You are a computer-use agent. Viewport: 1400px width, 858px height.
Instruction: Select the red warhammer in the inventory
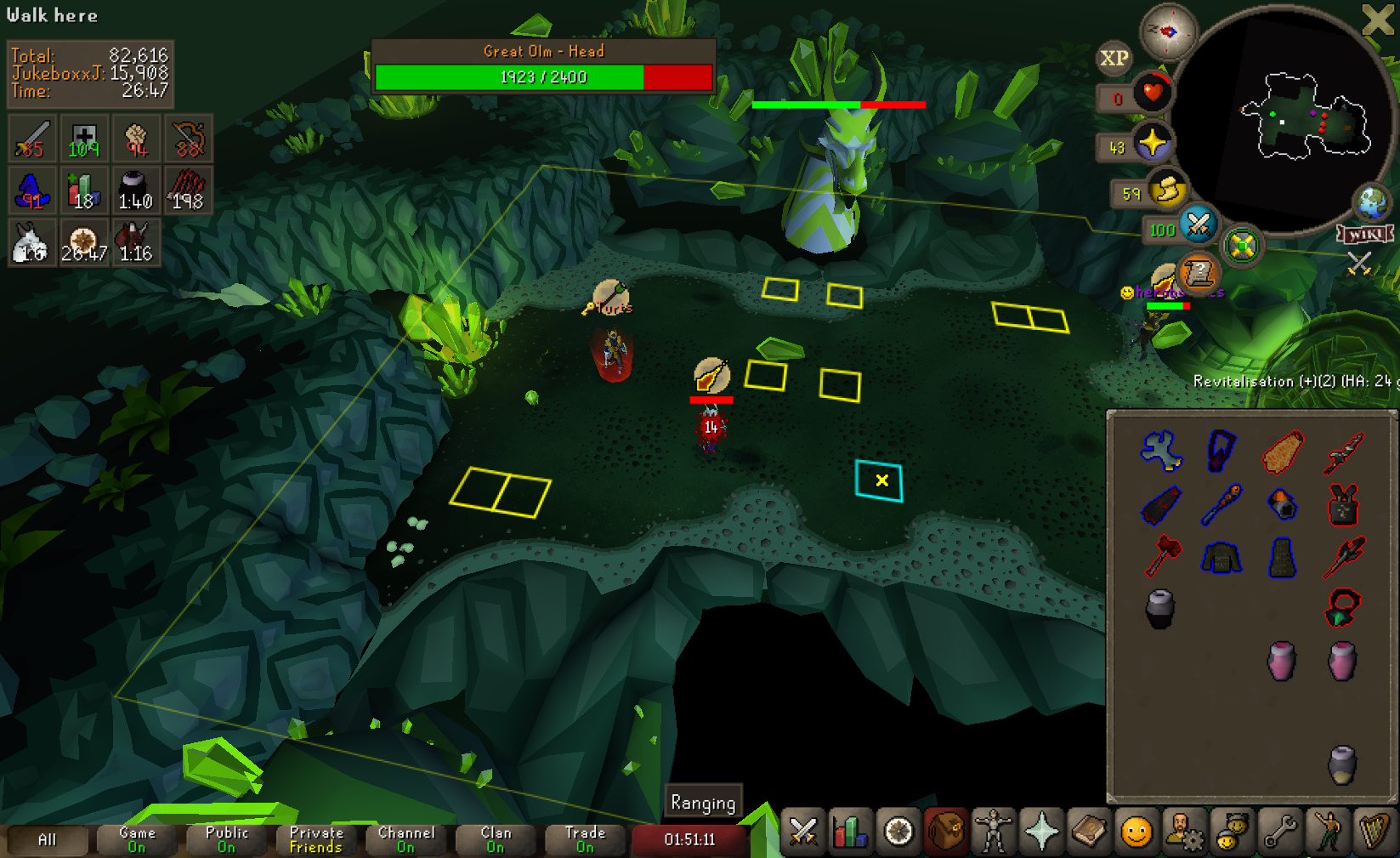click(1162, 555)
